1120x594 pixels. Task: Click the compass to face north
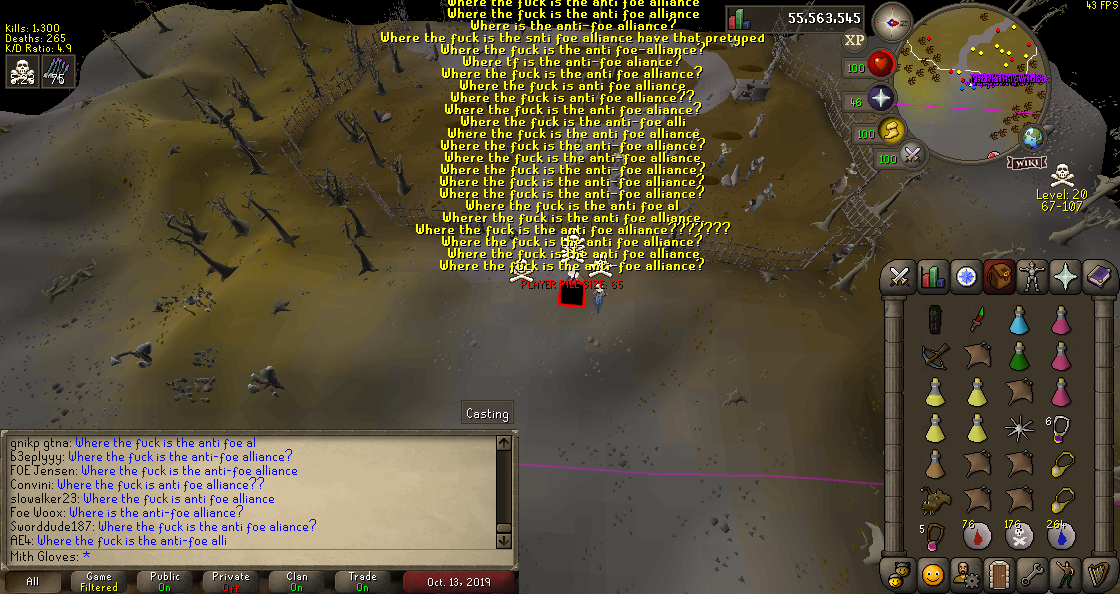click(x=891, y=20)
